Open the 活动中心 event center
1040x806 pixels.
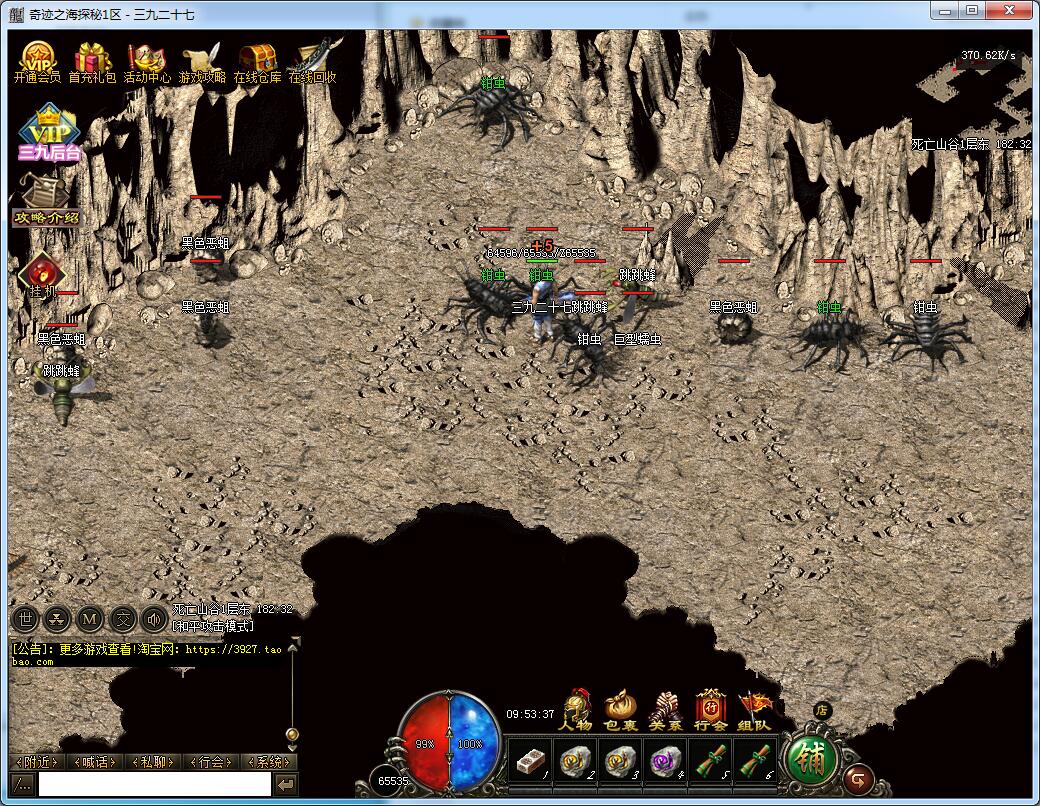[x=147, y=62]
